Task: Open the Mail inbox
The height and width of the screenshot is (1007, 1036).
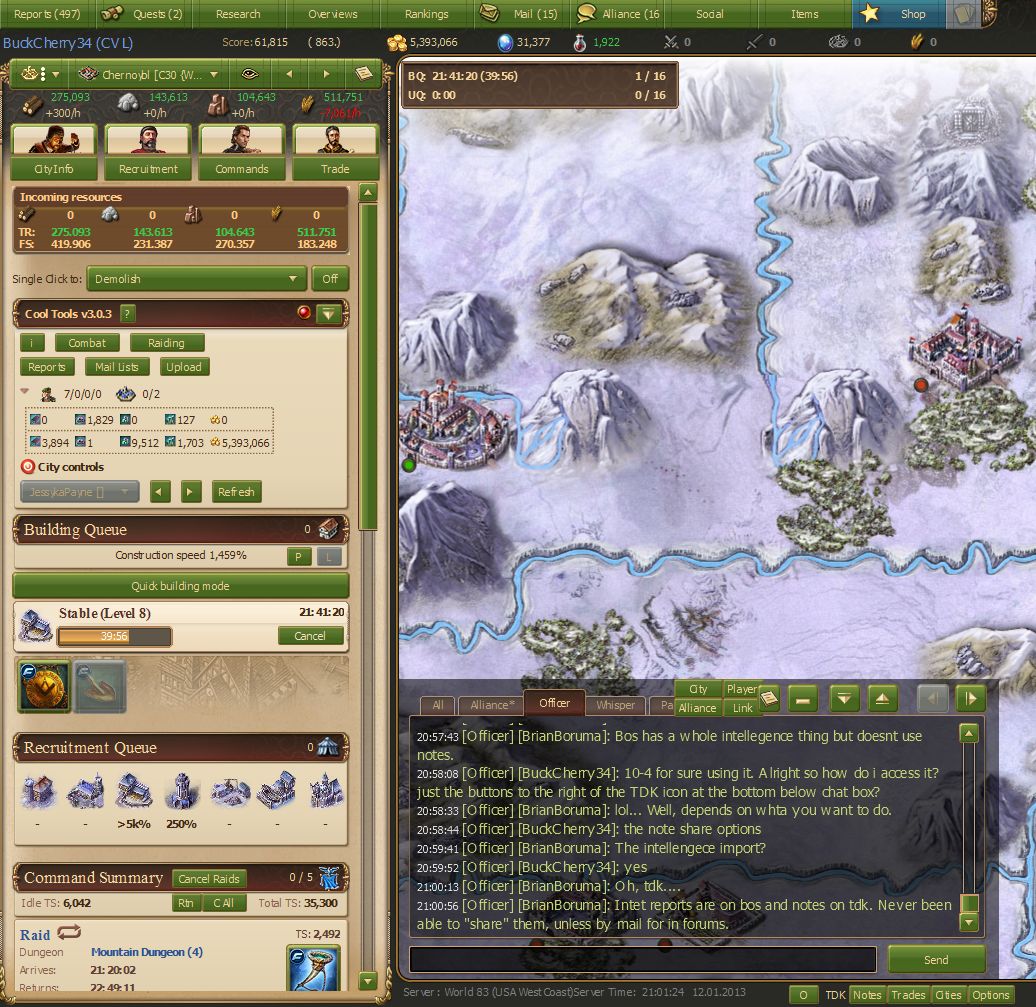Action: pos(521,14)
